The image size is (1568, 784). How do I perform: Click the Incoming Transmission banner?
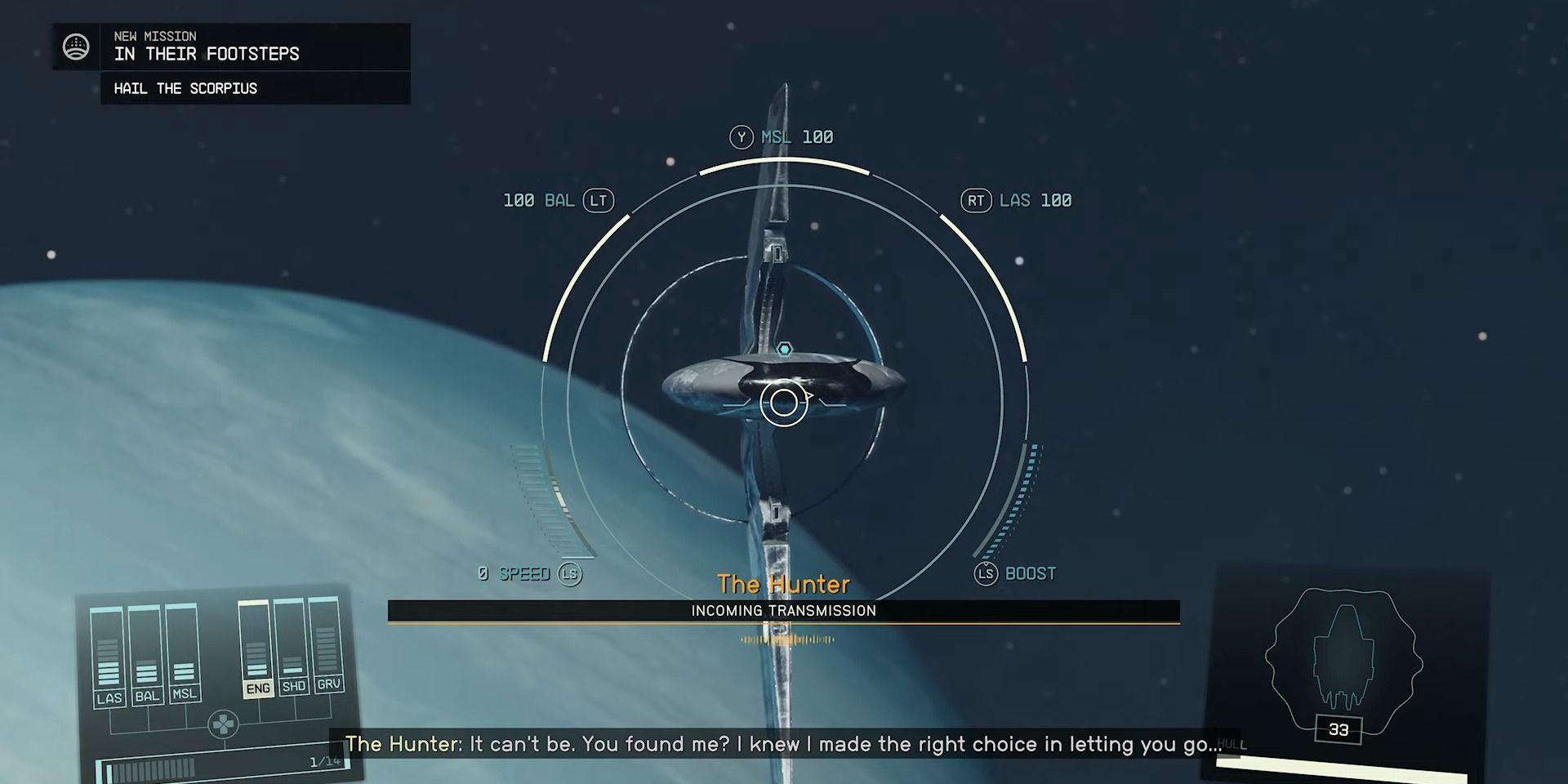[x=782, y=610]
